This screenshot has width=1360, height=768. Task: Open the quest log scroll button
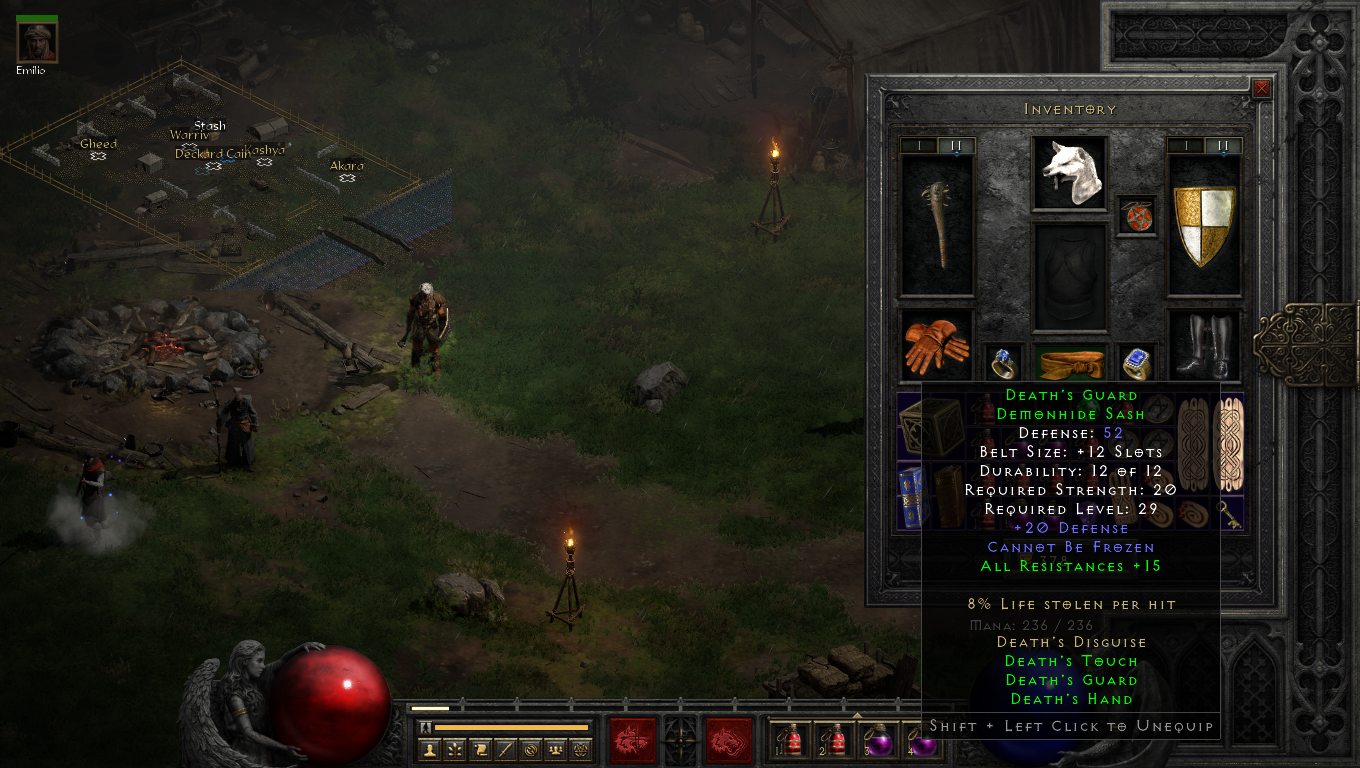481,749
